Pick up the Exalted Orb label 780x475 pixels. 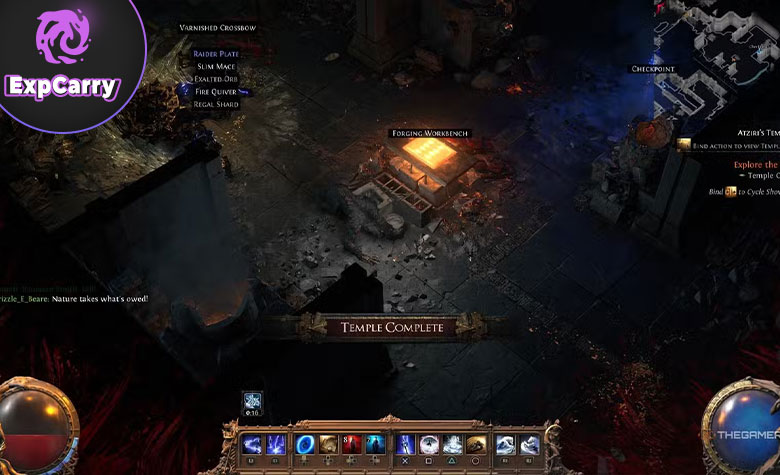tap(216, 79)
